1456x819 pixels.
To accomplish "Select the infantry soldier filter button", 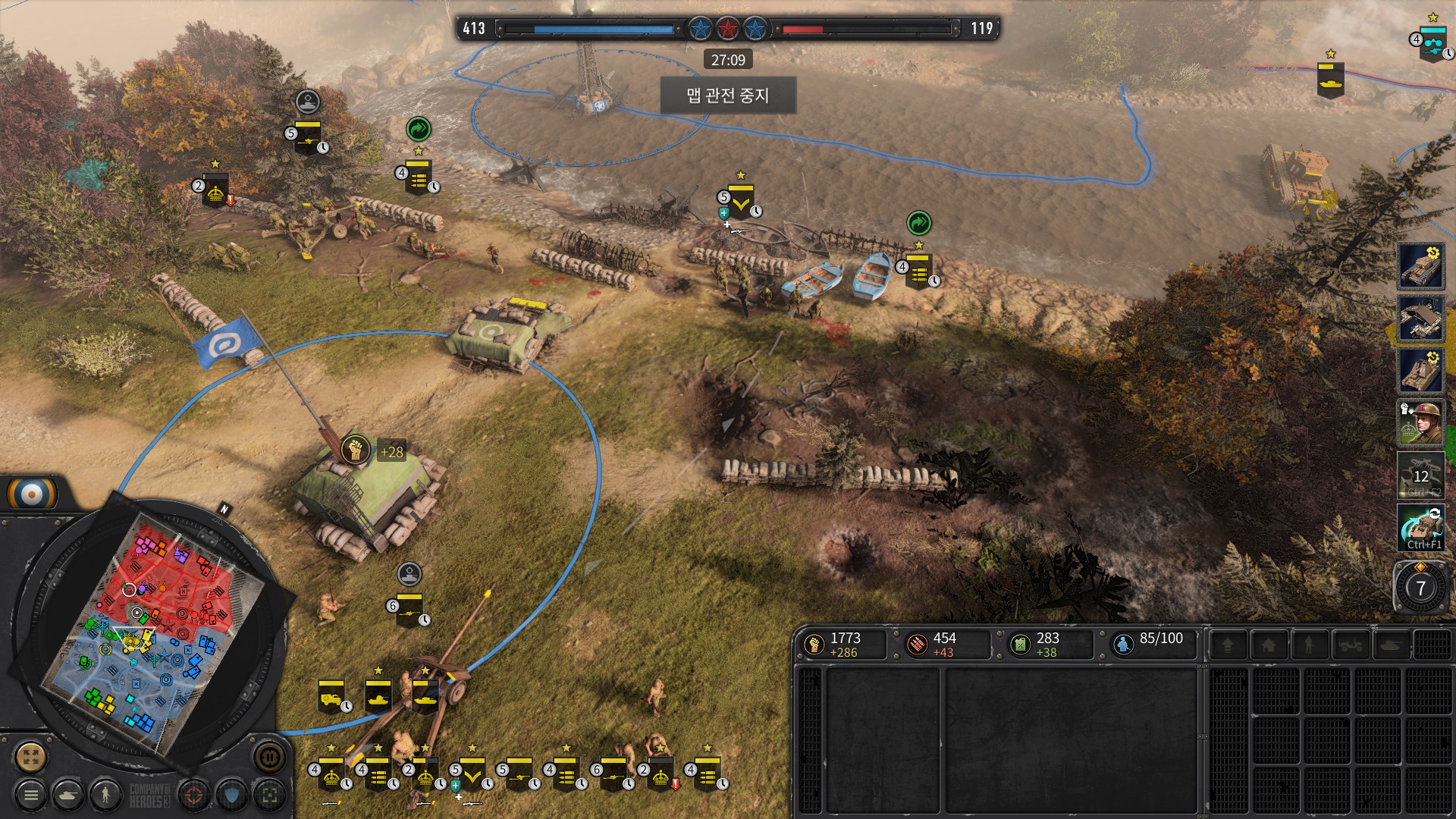I will tap(105, 795).
